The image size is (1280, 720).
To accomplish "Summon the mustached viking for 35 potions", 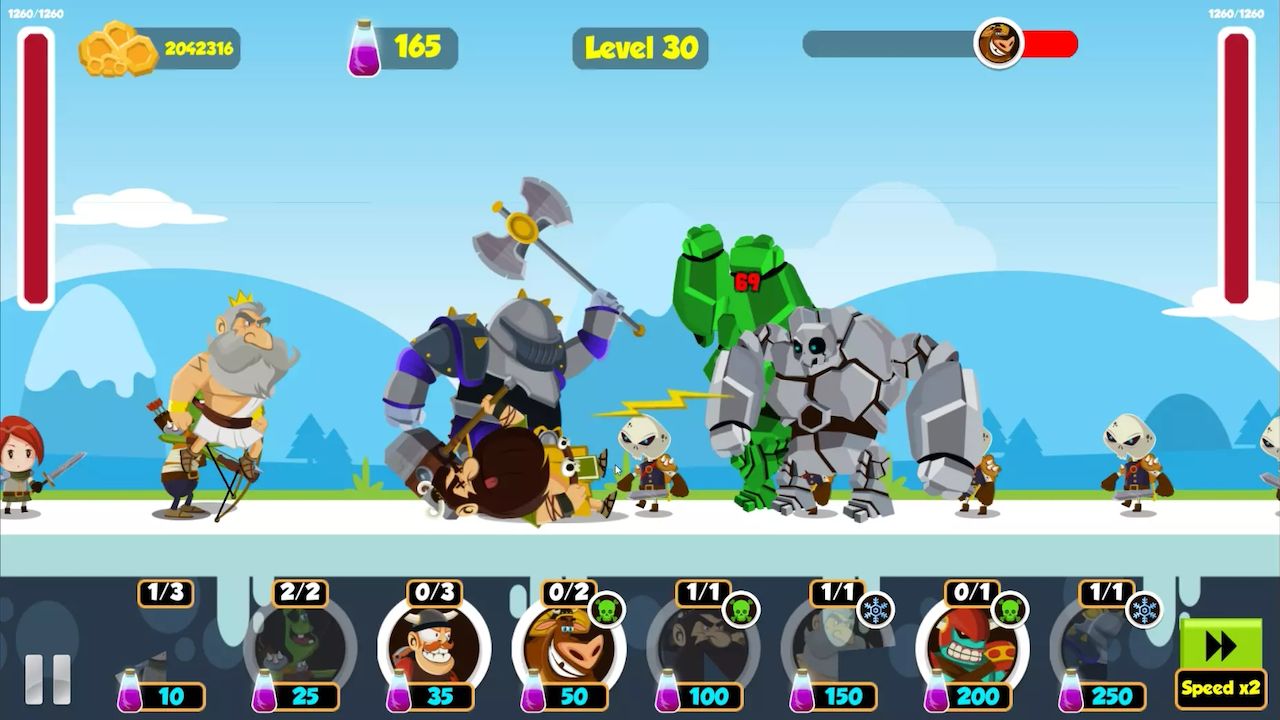I will (433, 648).
